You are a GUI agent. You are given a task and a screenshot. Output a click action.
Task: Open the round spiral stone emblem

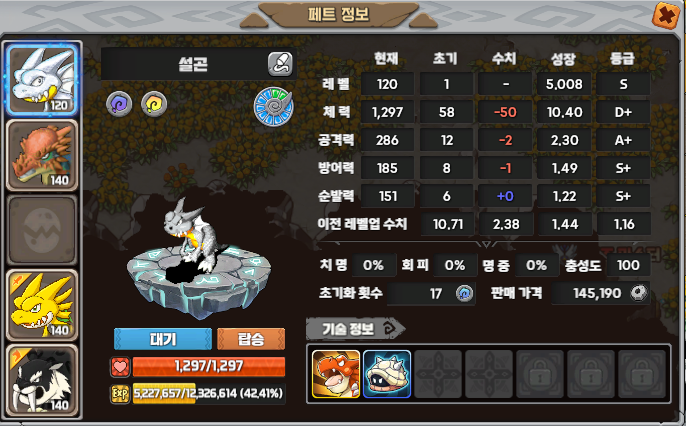(x=272, y=105)
